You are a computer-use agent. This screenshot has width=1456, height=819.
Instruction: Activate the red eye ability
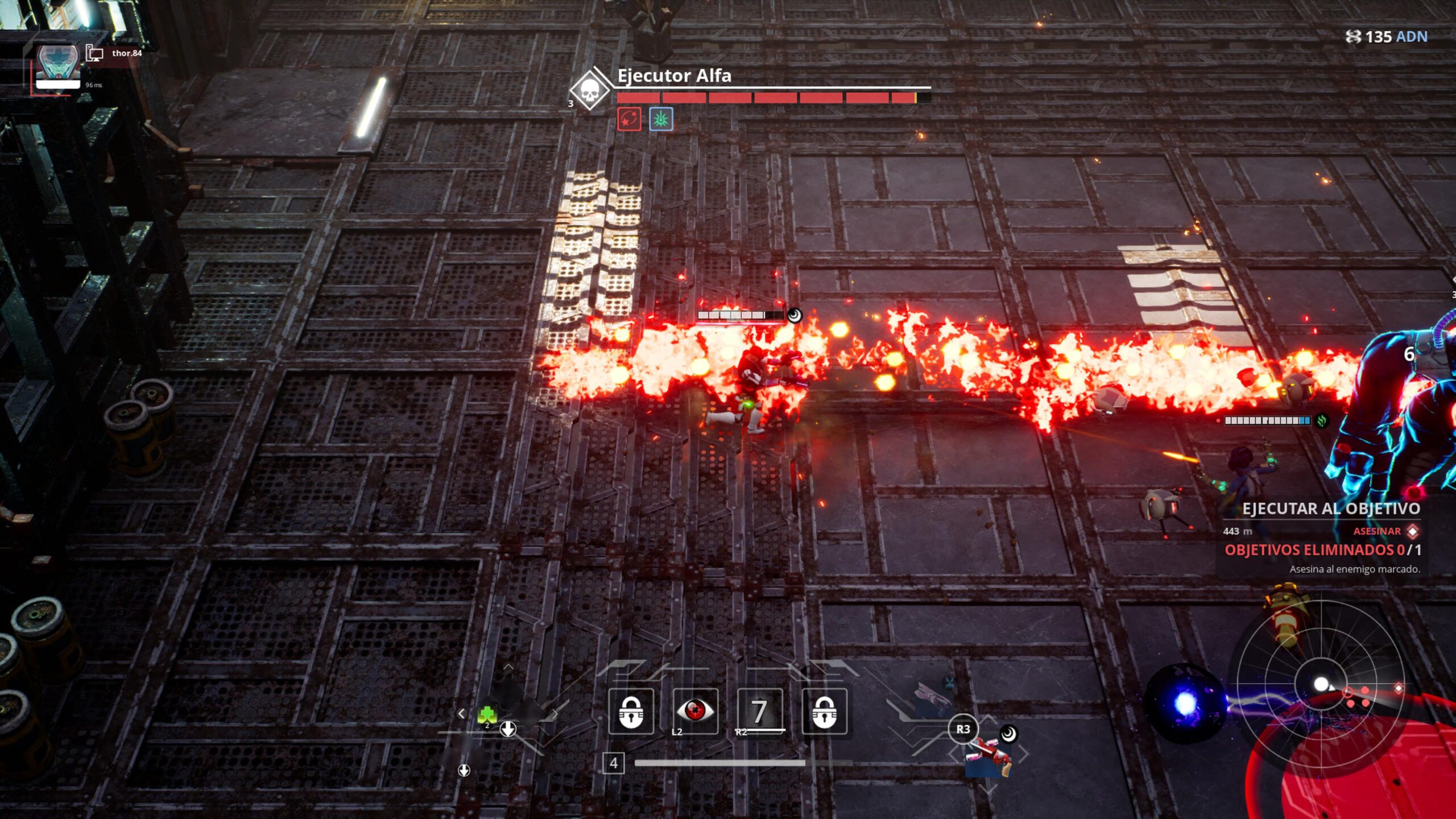pos(695,710)
